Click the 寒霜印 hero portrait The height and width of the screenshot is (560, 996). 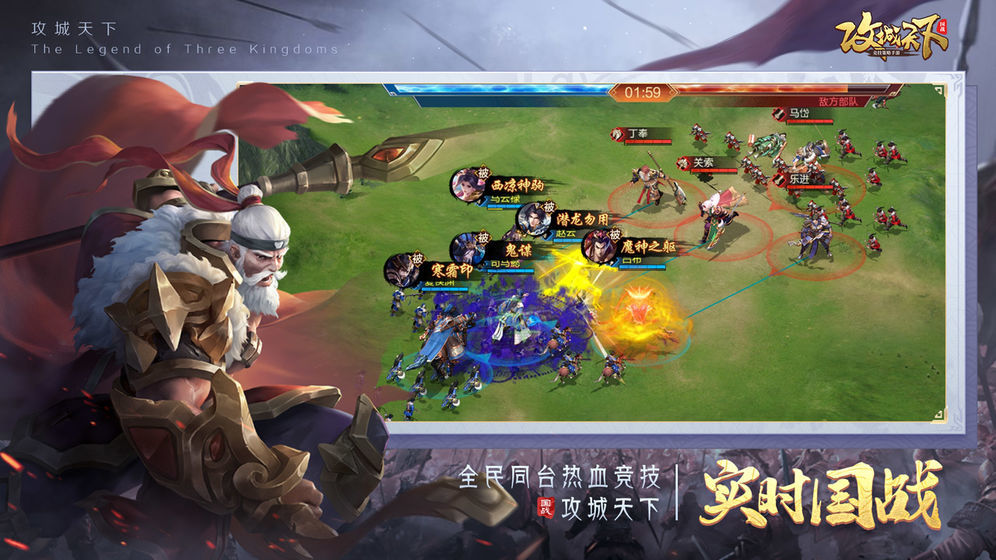(x=403, y=270)
